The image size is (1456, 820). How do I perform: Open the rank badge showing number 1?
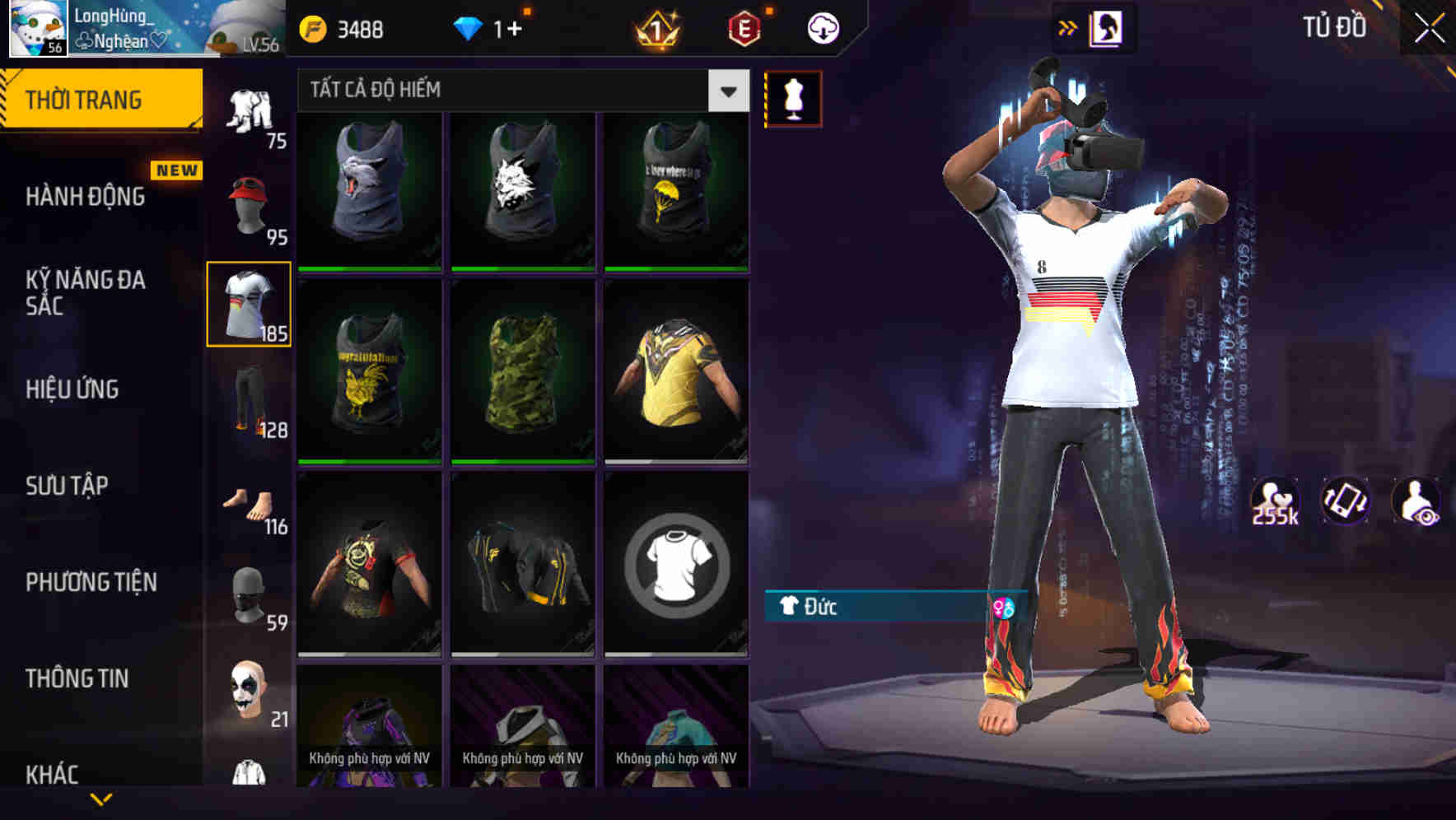click(655, 27)
